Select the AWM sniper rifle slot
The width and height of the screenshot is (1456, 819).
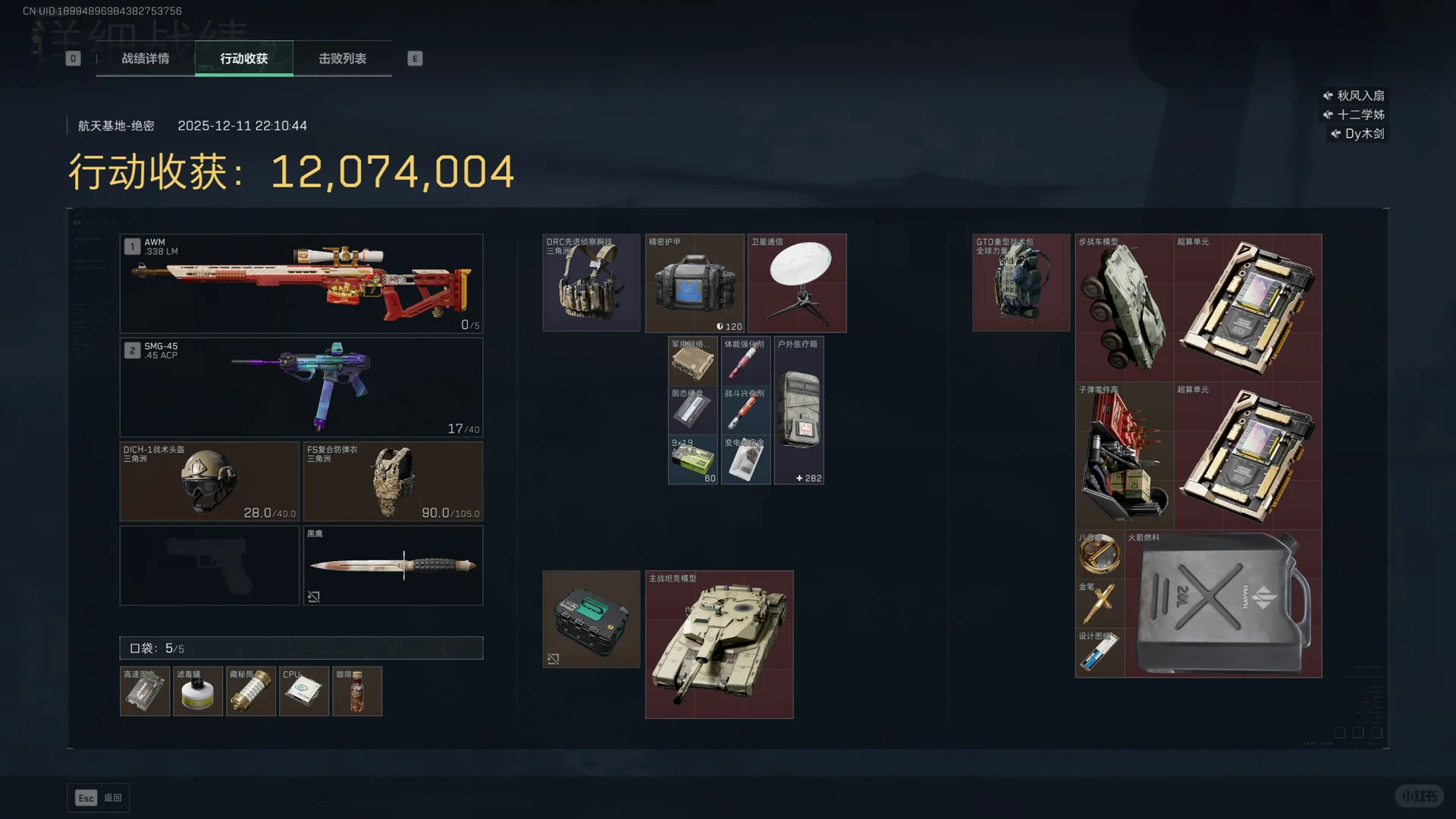pyautogui.click(x=301, y=283)
